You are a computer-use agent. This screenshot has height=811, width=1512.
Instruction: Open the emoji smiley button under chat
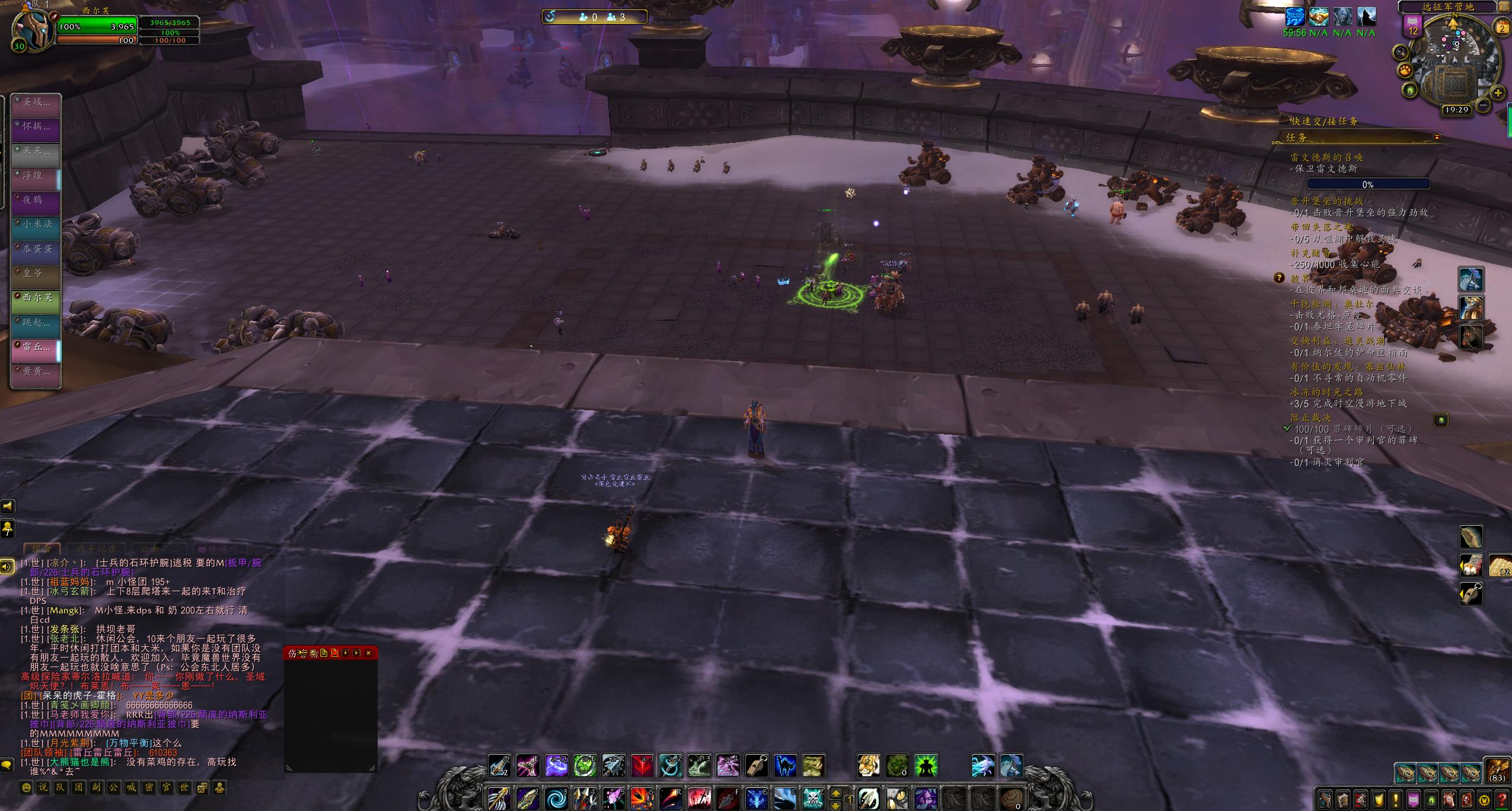pyautogui.click(x=26, y=787)
